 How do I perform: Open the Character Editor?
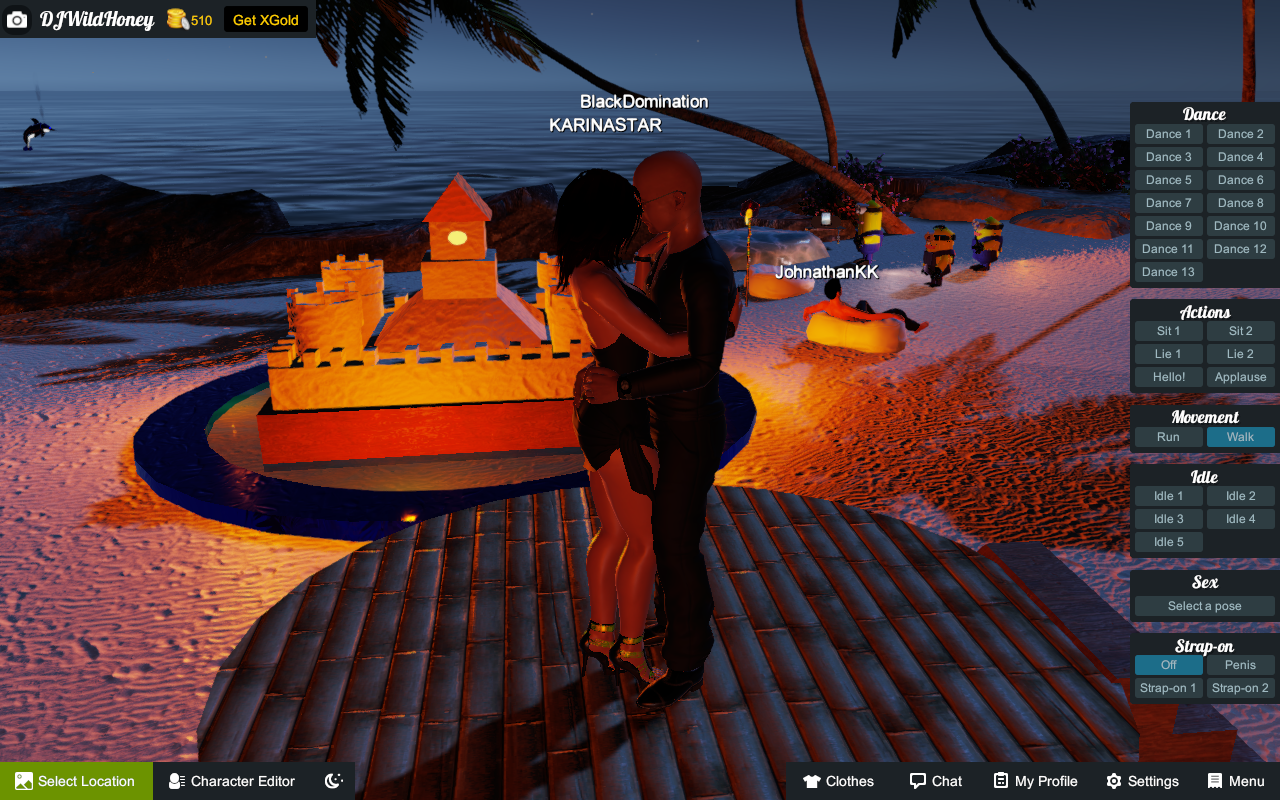click(x=232, y=781)
